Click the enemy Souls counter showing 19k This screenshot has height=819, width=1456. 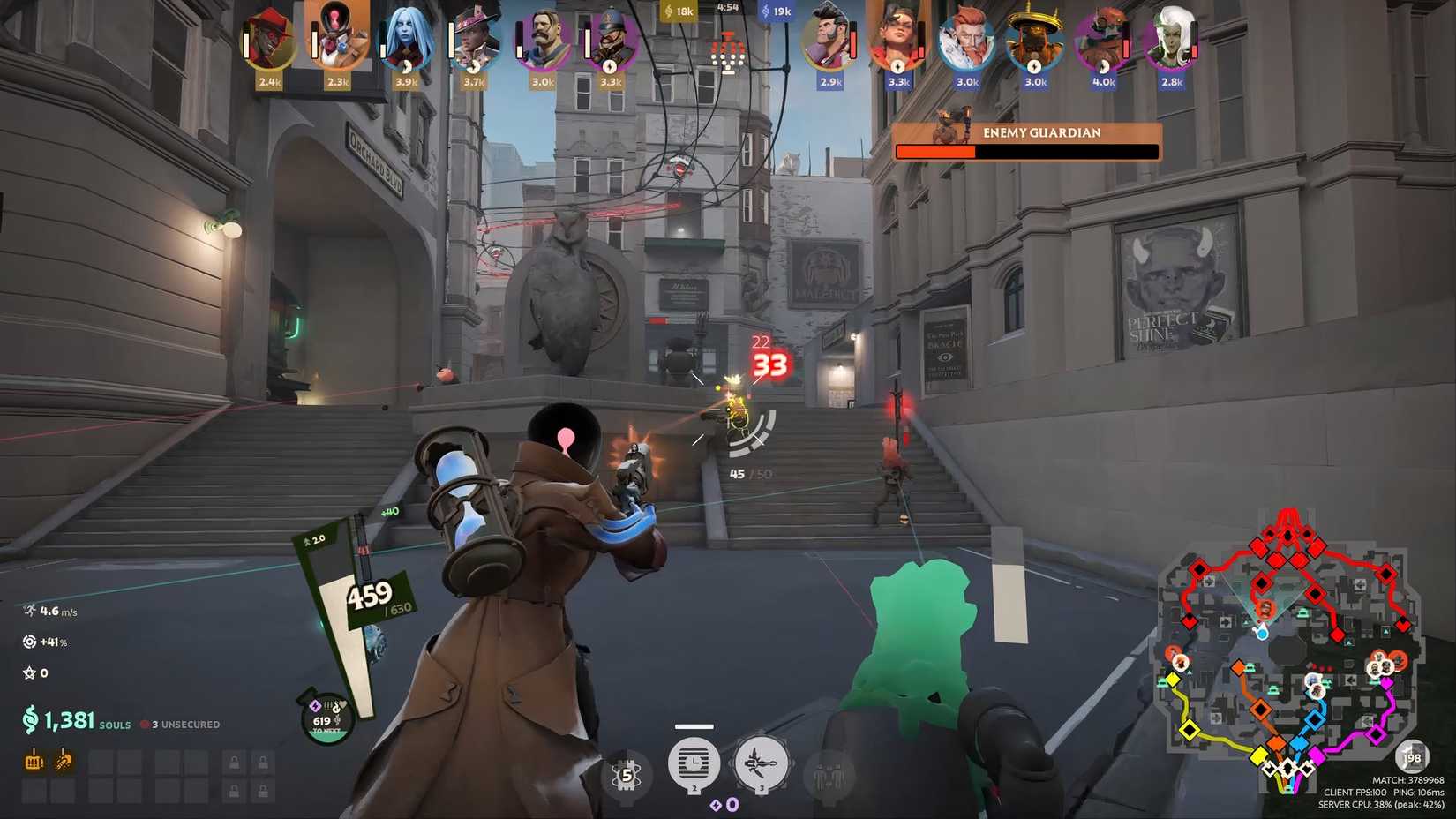(777, 11)
